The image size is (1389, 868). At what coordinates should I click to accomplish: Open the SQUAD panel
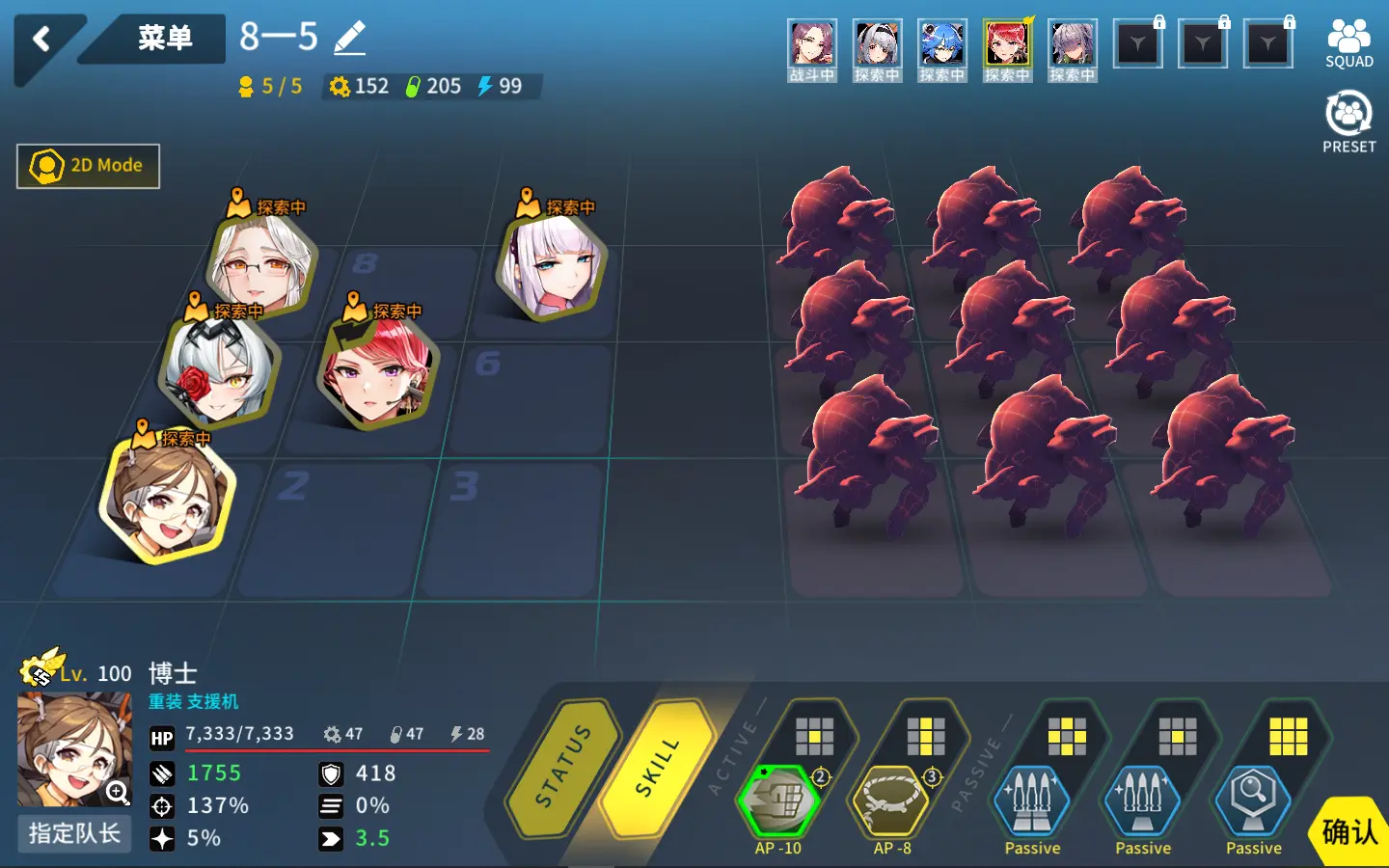(1348, 43)
